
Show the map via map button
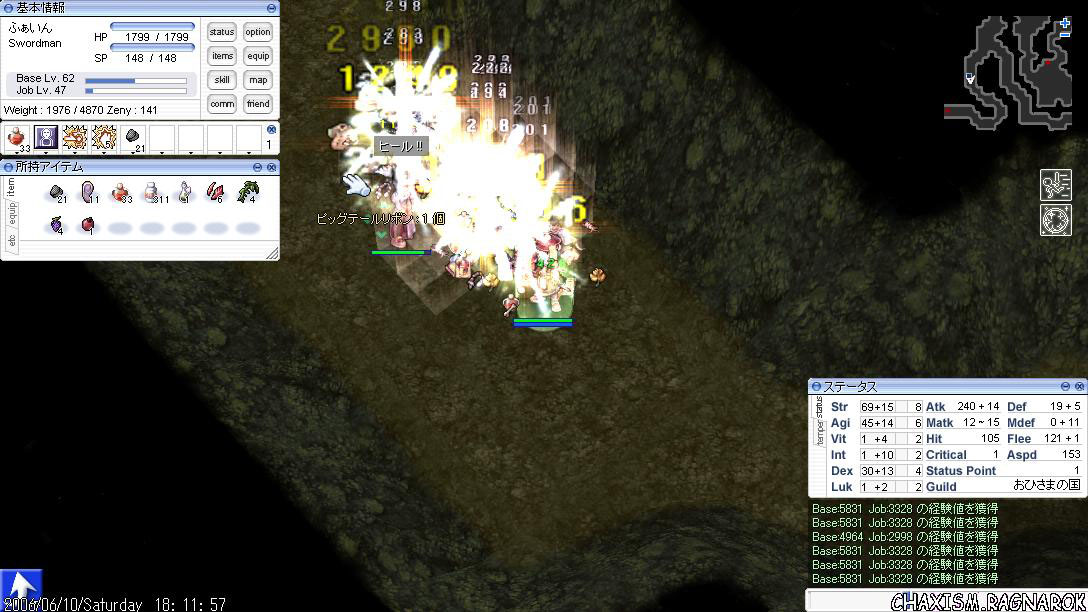point(258,80)
